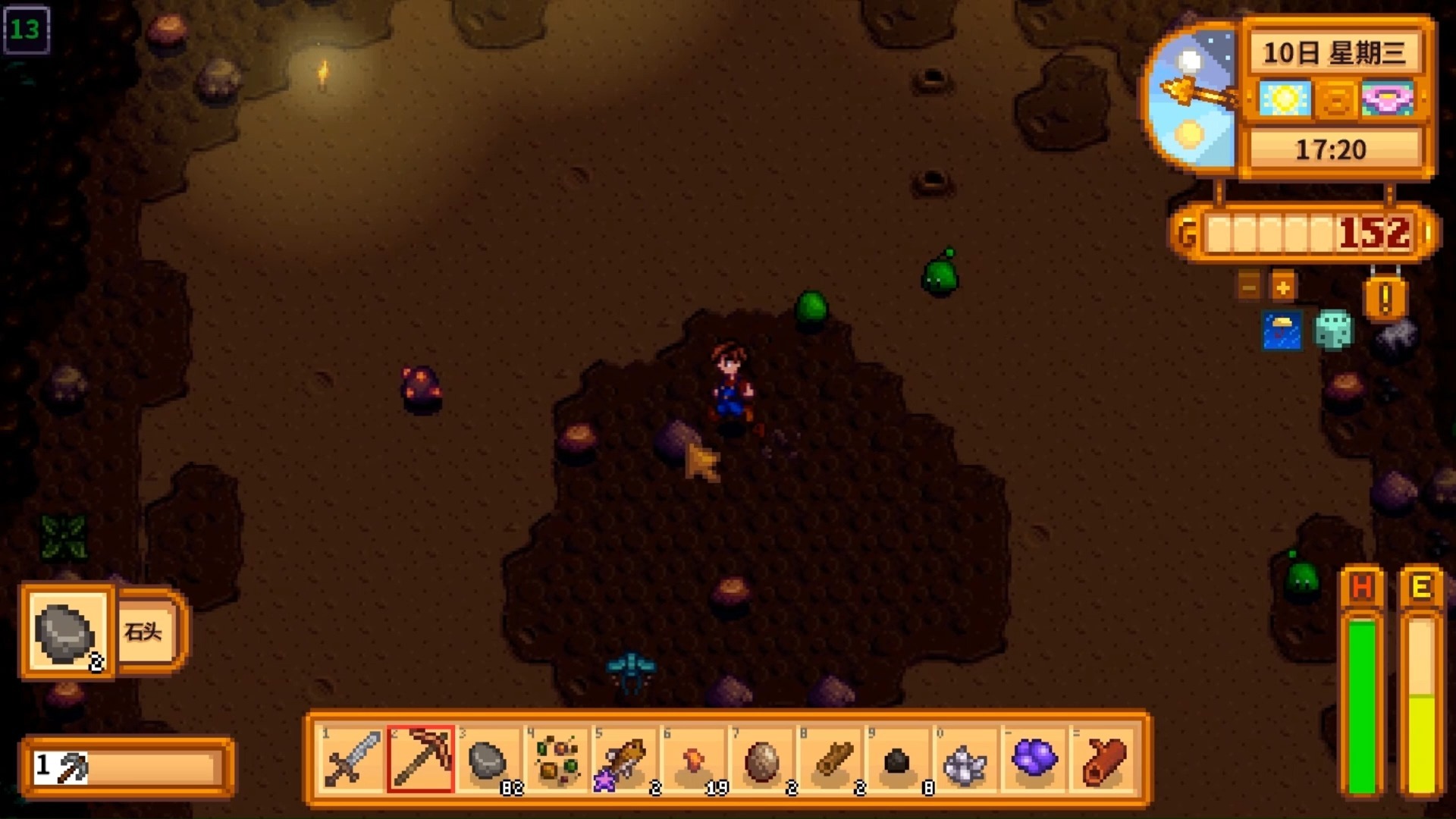The image size is (1456, 819).
Task: Click the teal dice luck buff icon
Action: coord(1332,330)
